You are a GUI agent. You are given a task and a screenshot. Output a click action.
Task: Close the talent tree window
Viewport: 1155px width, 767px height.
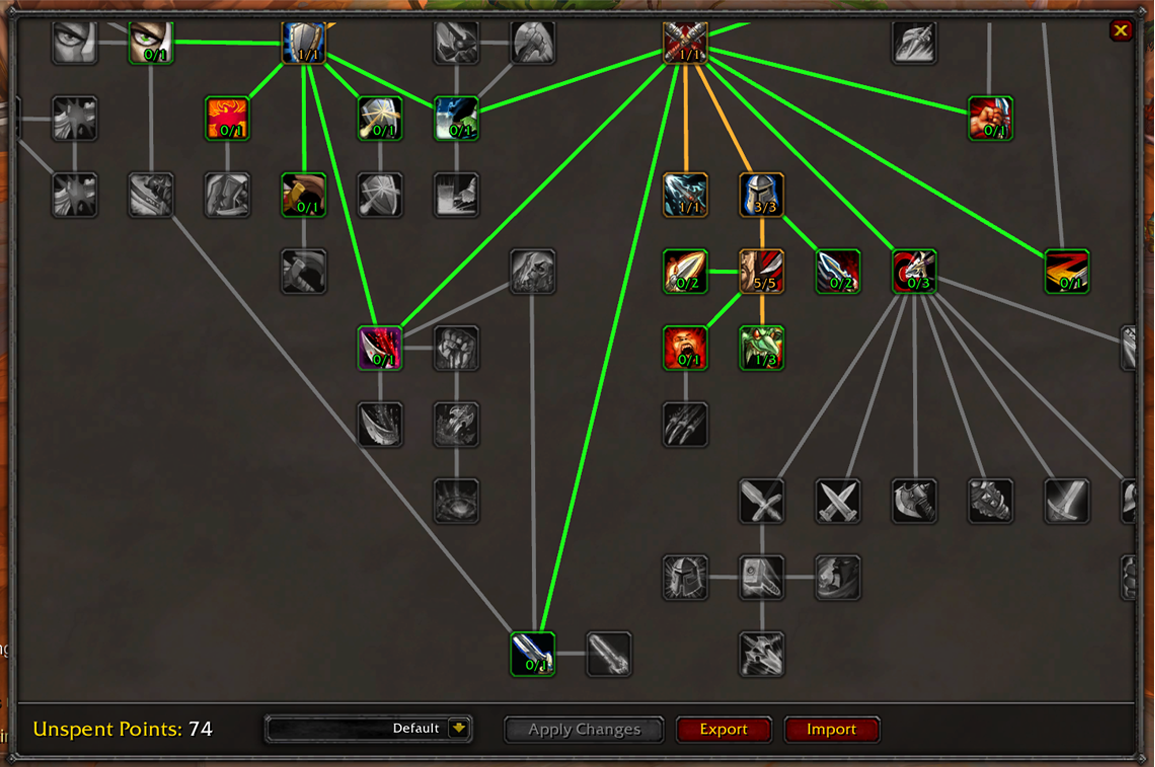[x=1120, y=31]
